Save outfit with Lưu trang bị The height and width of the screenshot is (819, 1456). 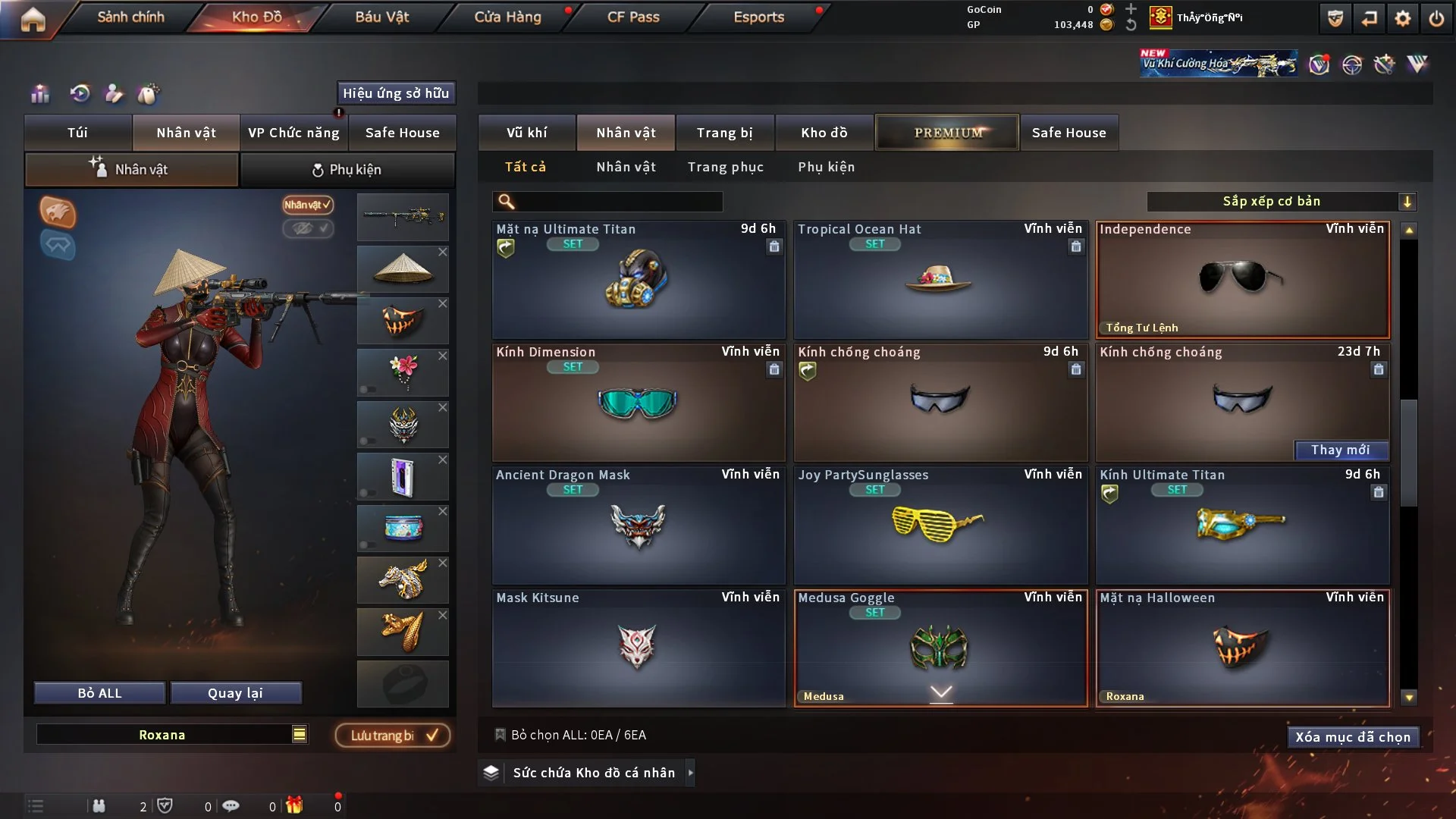tap(393, 736)
